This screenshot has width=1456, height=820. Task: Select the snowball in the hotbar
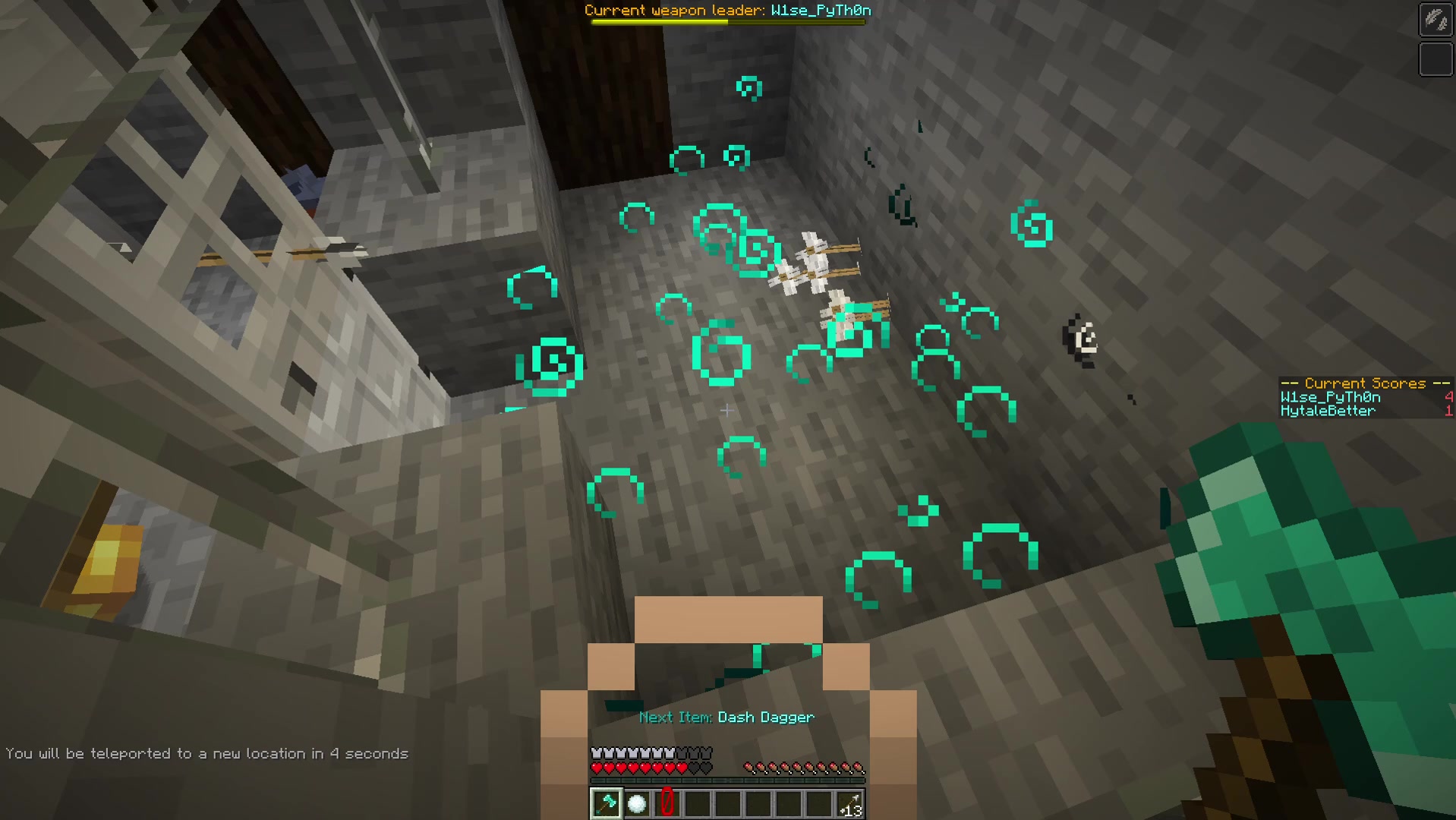(x=635, y=803)
